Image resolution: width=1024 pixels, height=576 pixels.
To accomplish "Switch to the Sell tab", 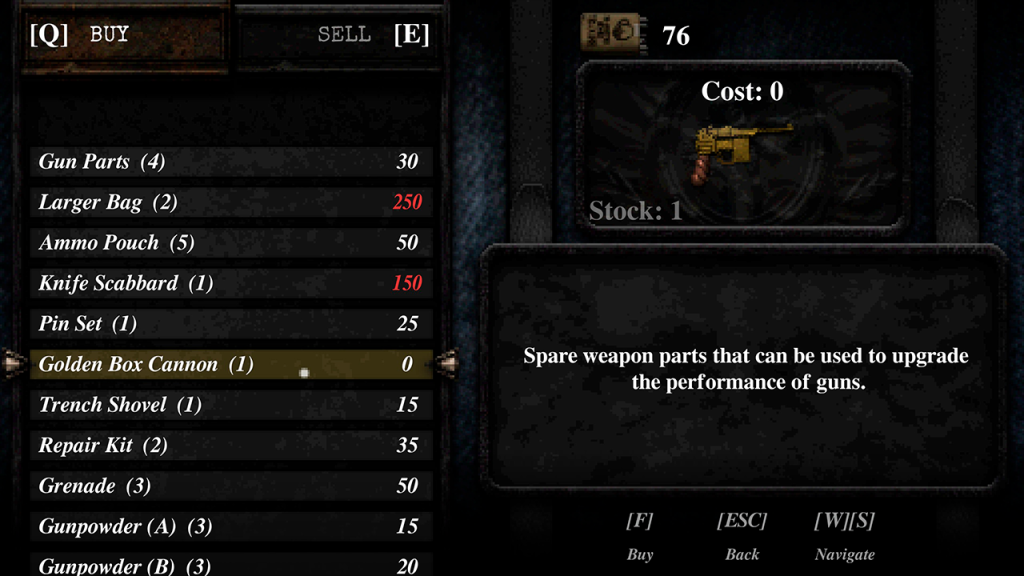I will tap(345, 35).
